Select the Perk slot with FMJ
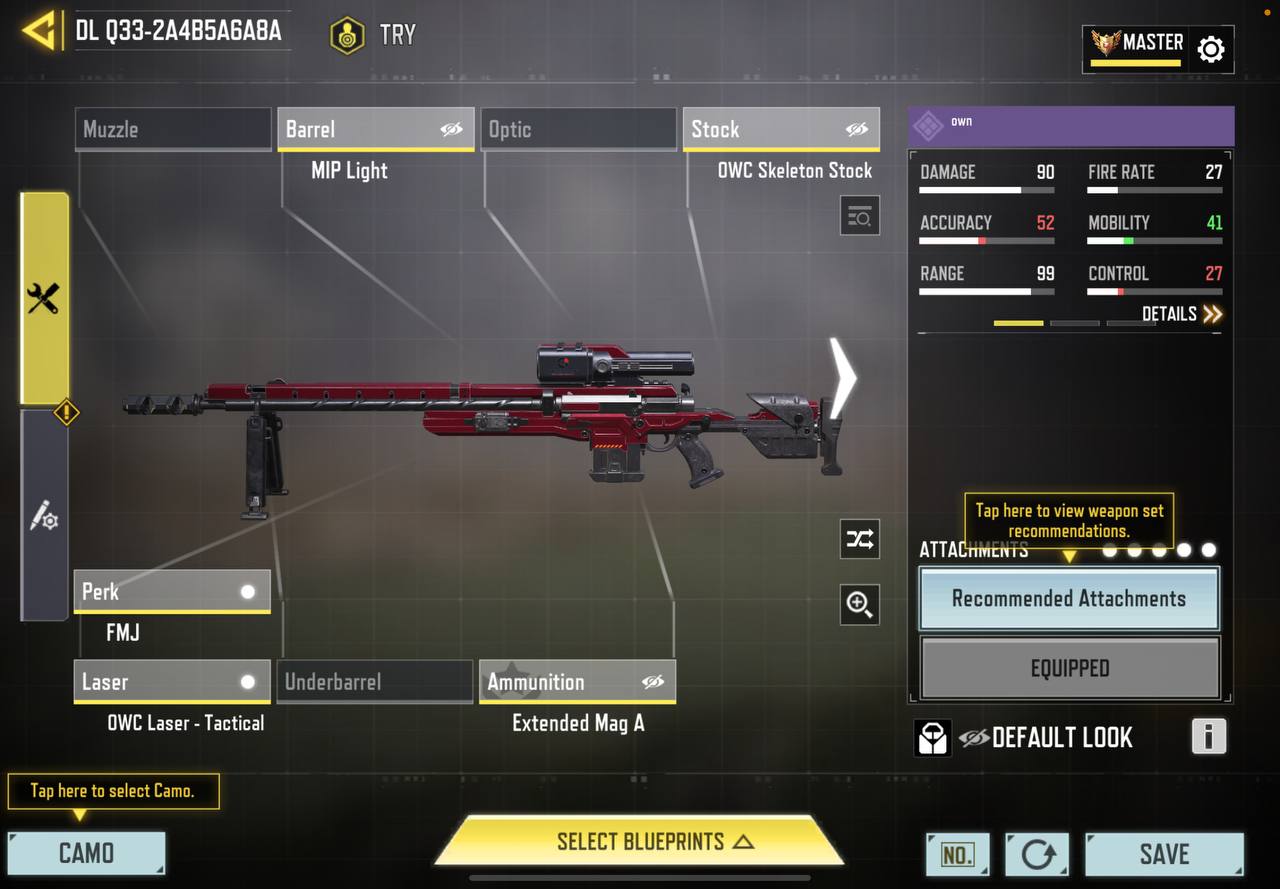 click(172, 591)
